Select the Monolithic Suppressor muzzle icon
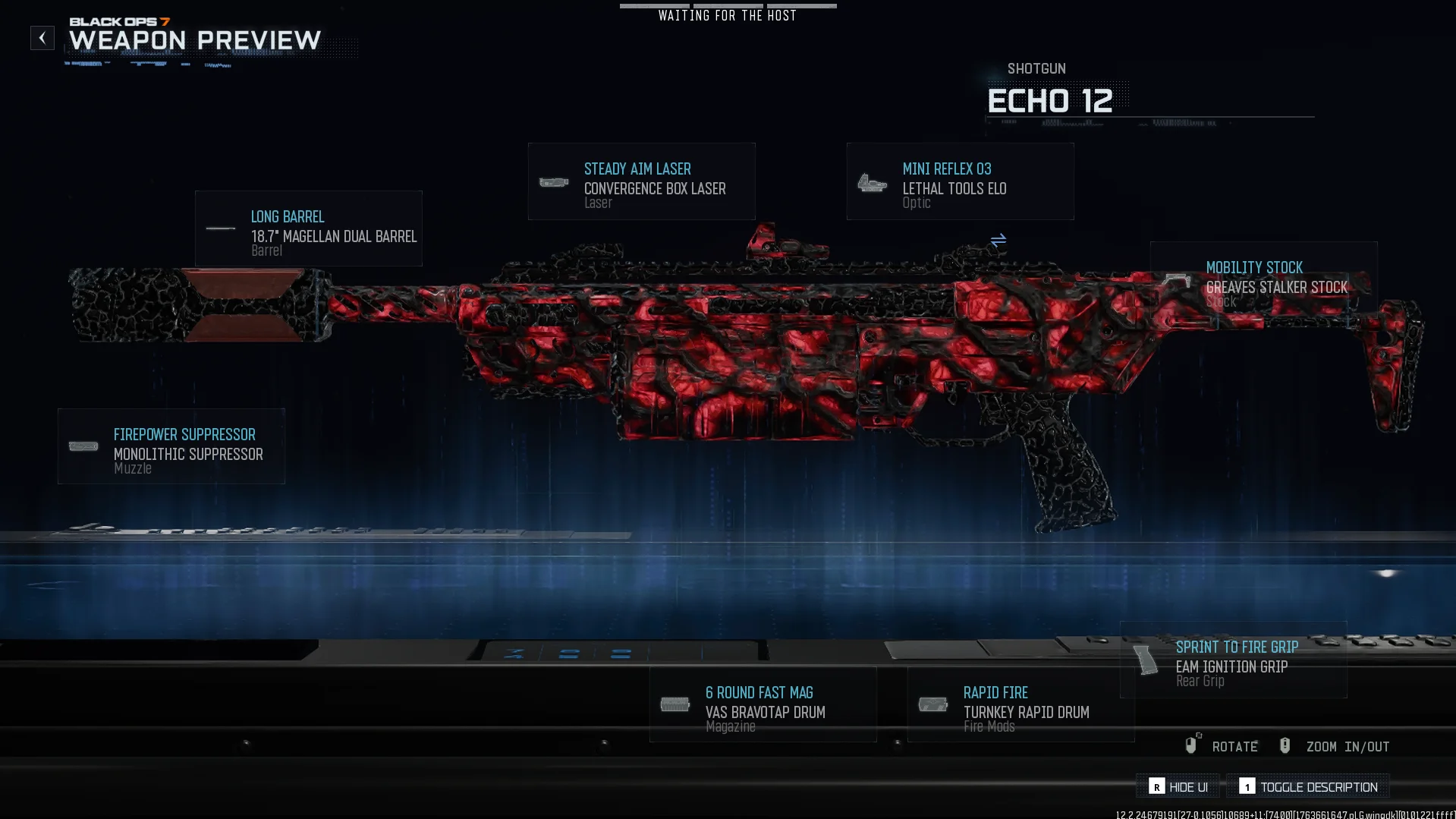This screenshot has width=1456, height=819. tap(83, 446)
